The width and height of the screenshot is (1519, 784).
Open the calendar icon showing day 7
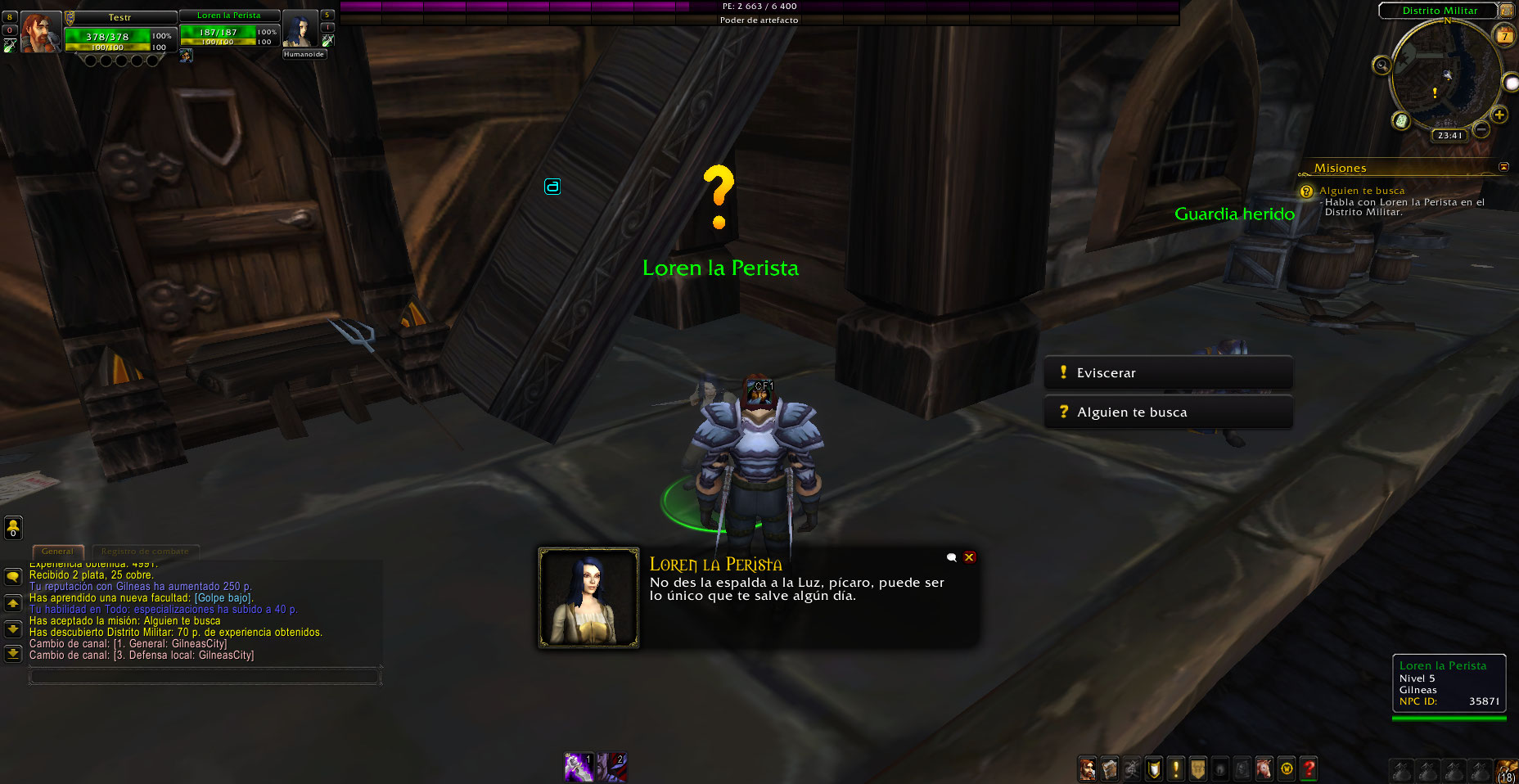[x=1504, y=35]
